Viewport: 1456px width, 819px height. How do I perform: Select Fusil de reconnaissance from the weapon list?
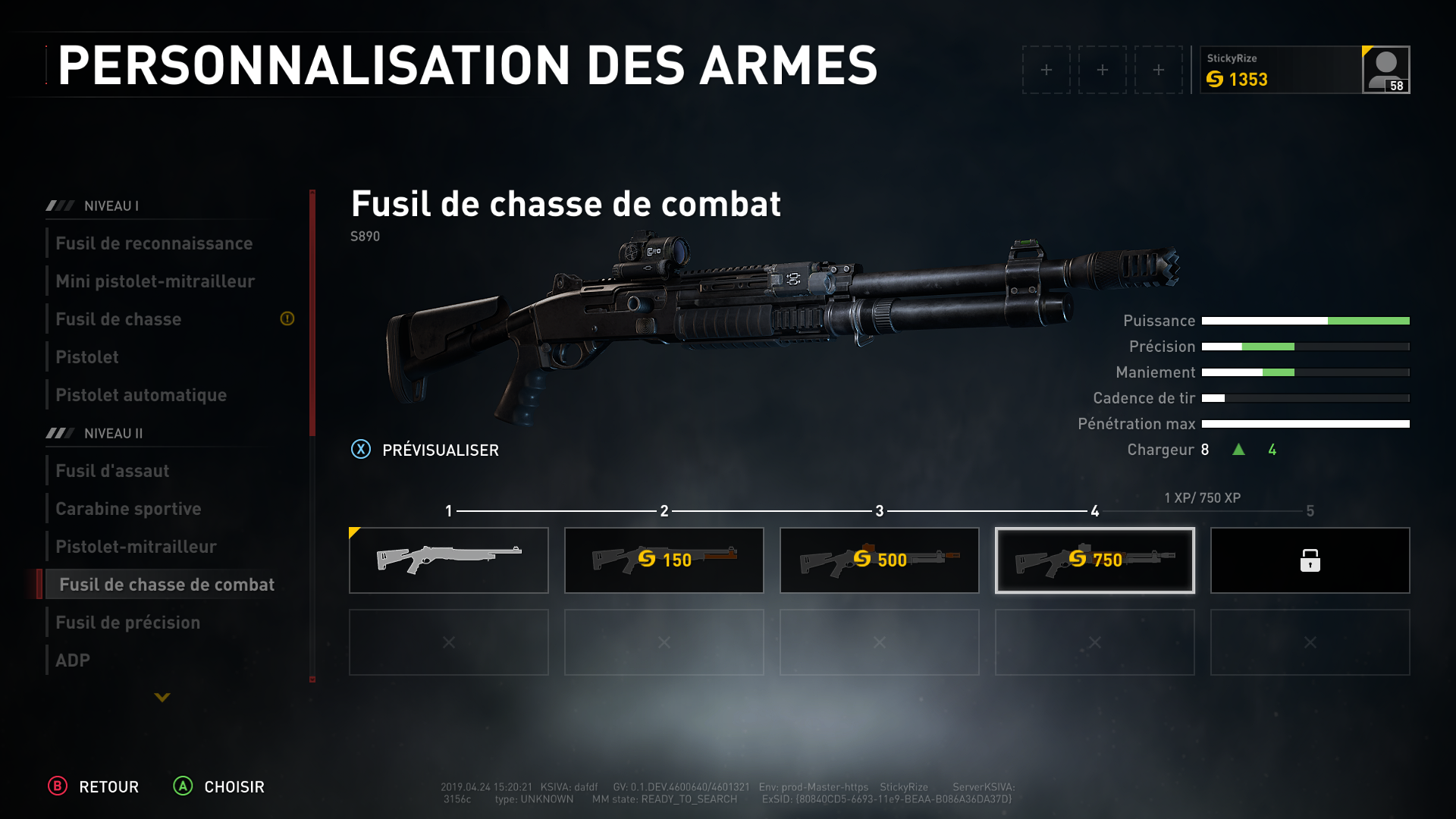point(154,243)
